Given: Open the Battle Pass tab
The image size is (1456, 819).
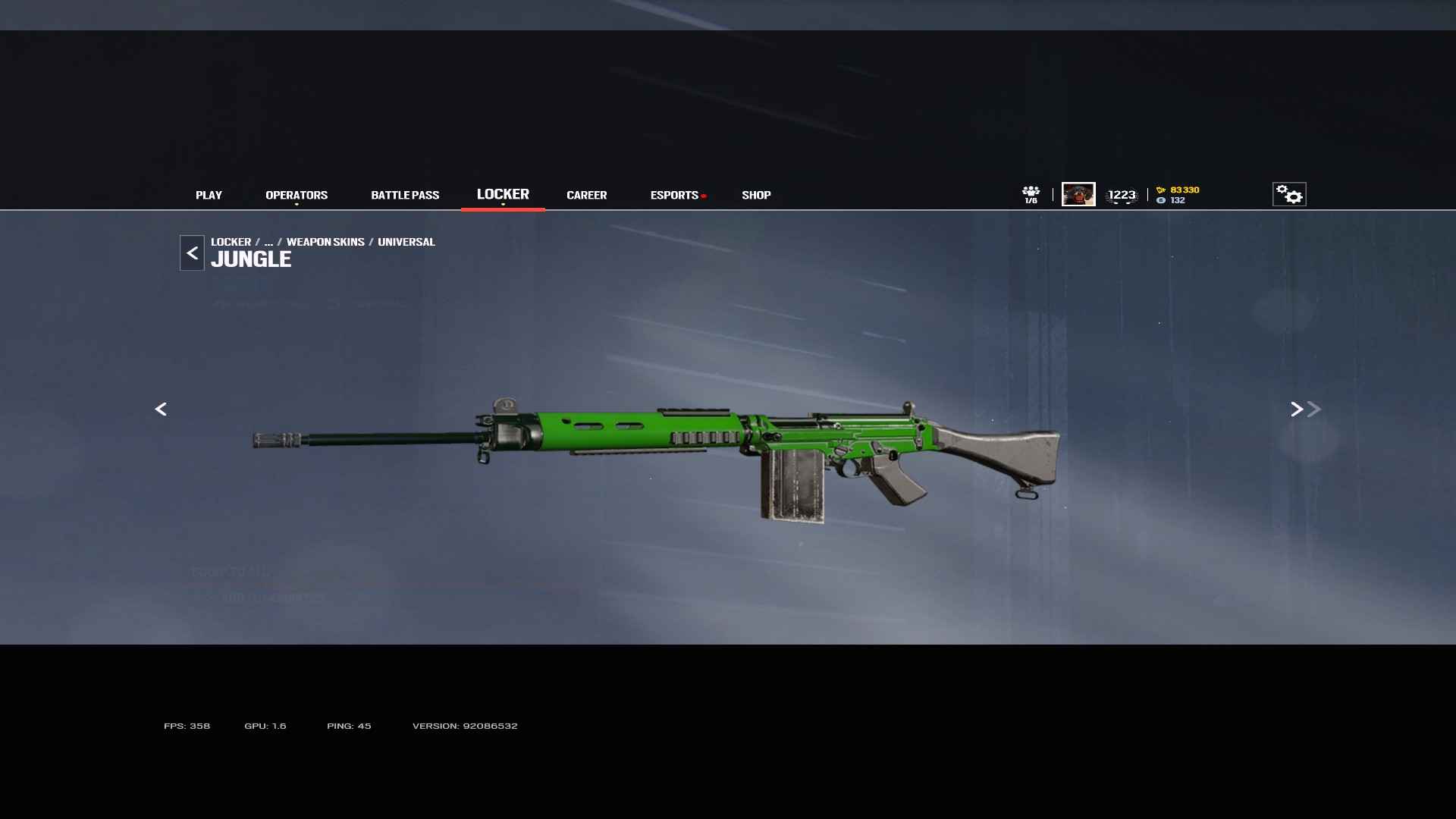Looking at the screenshot, I should tap(405, 195).
